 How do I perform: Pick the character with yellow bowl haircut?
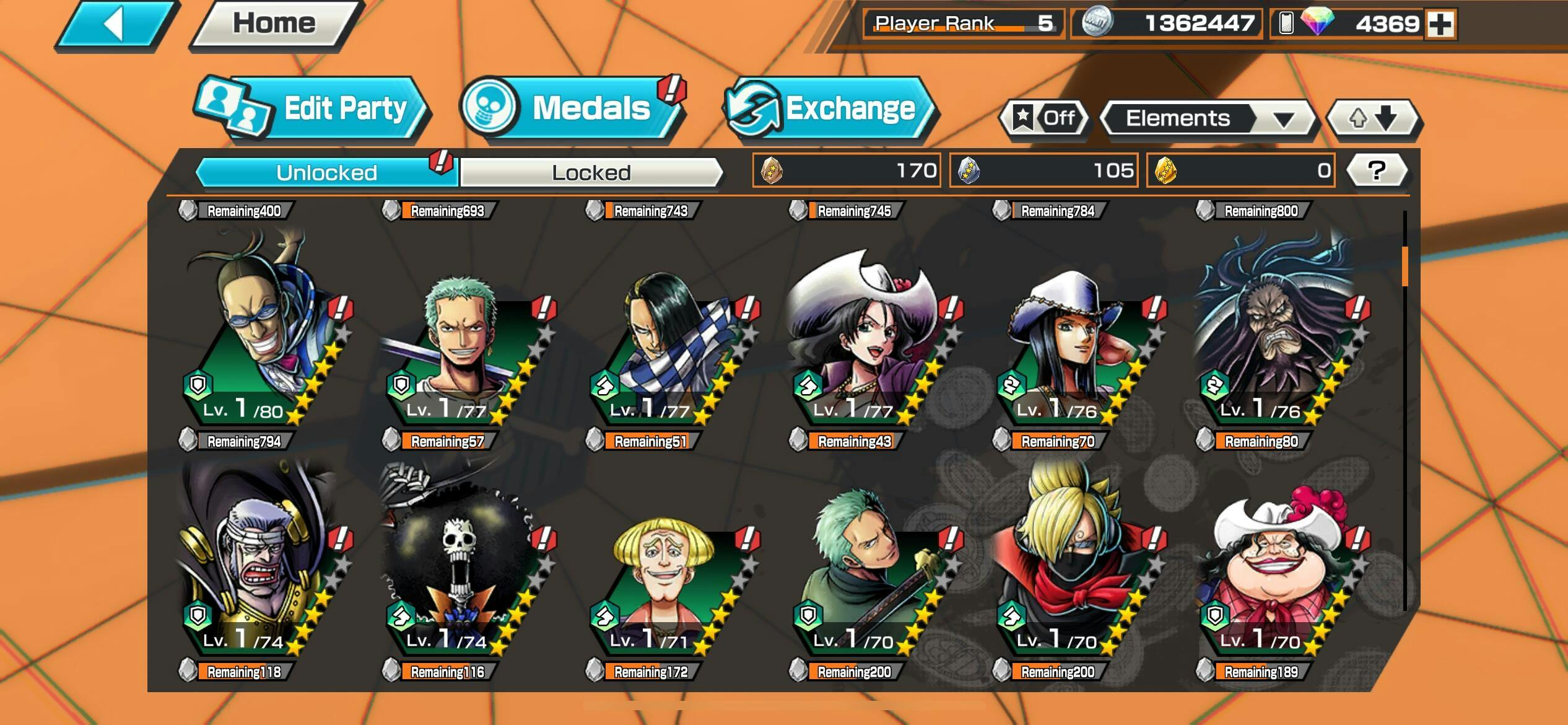[x=663, y=576]
